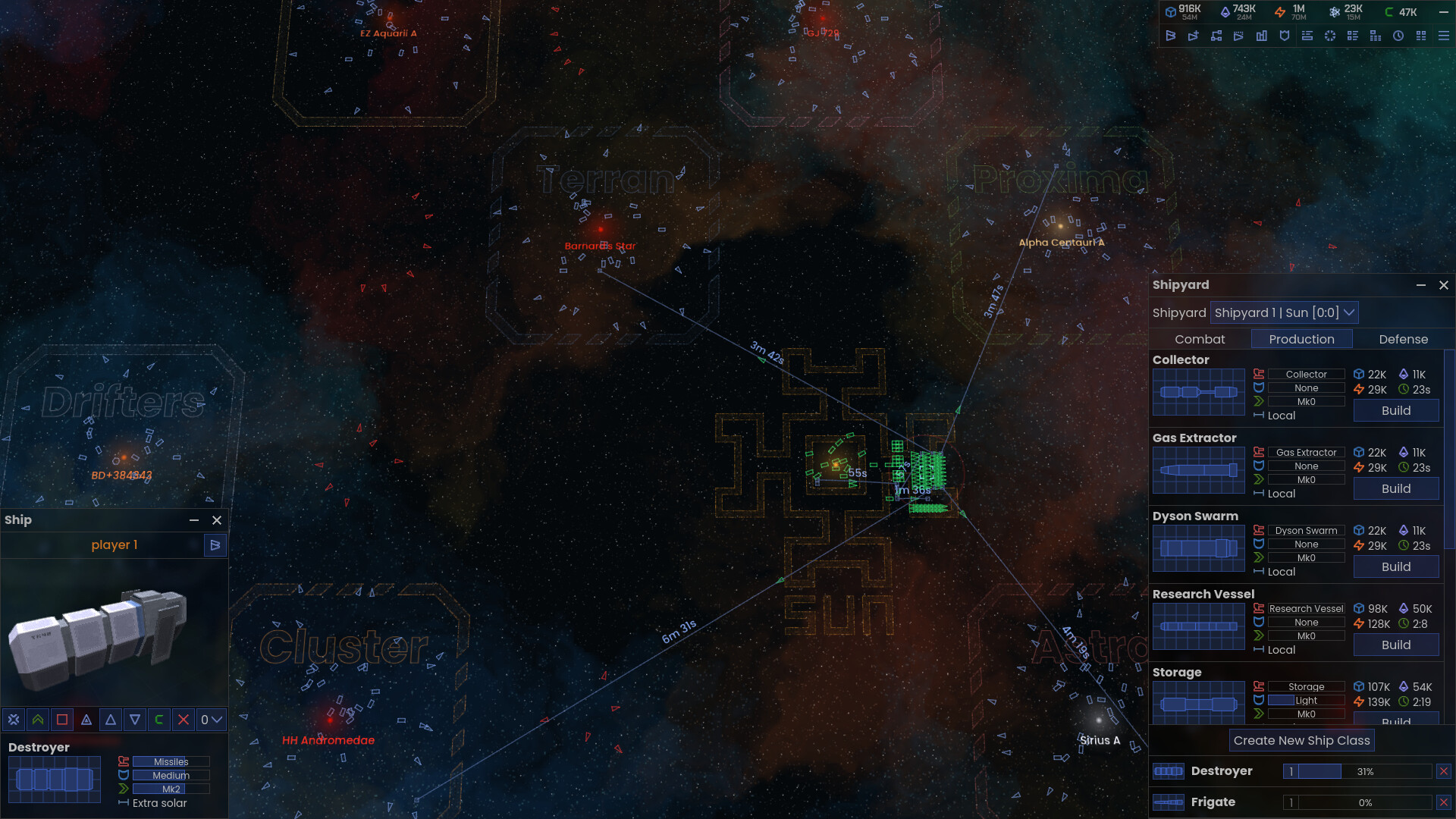Switch to the Combat tab
1456x819 pixels.
(x=1199, y=339)
